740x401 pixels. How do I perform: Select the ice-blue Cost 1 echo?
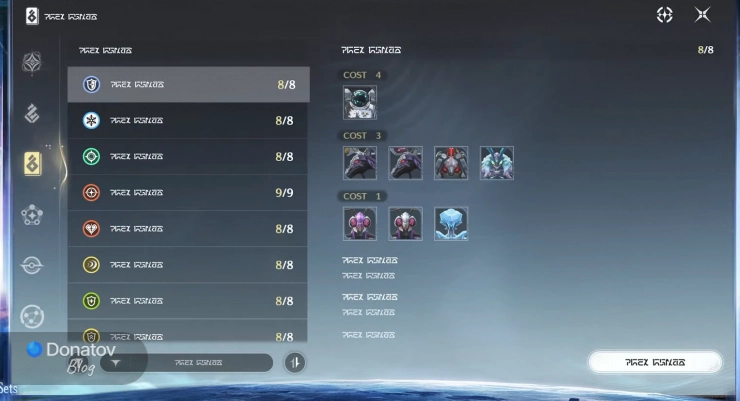451,223
